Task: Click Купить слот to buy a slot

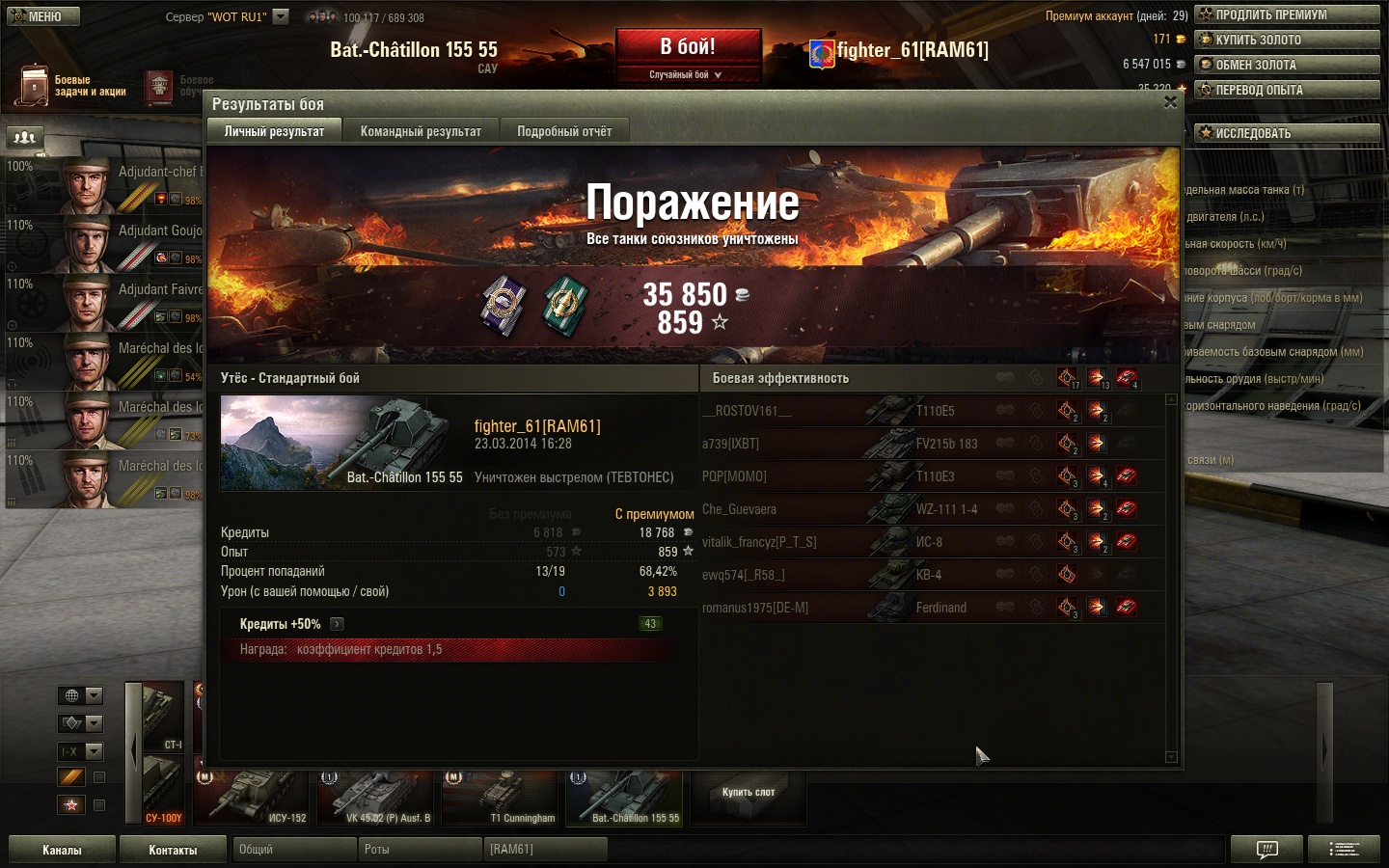Action: coord(749,793)
